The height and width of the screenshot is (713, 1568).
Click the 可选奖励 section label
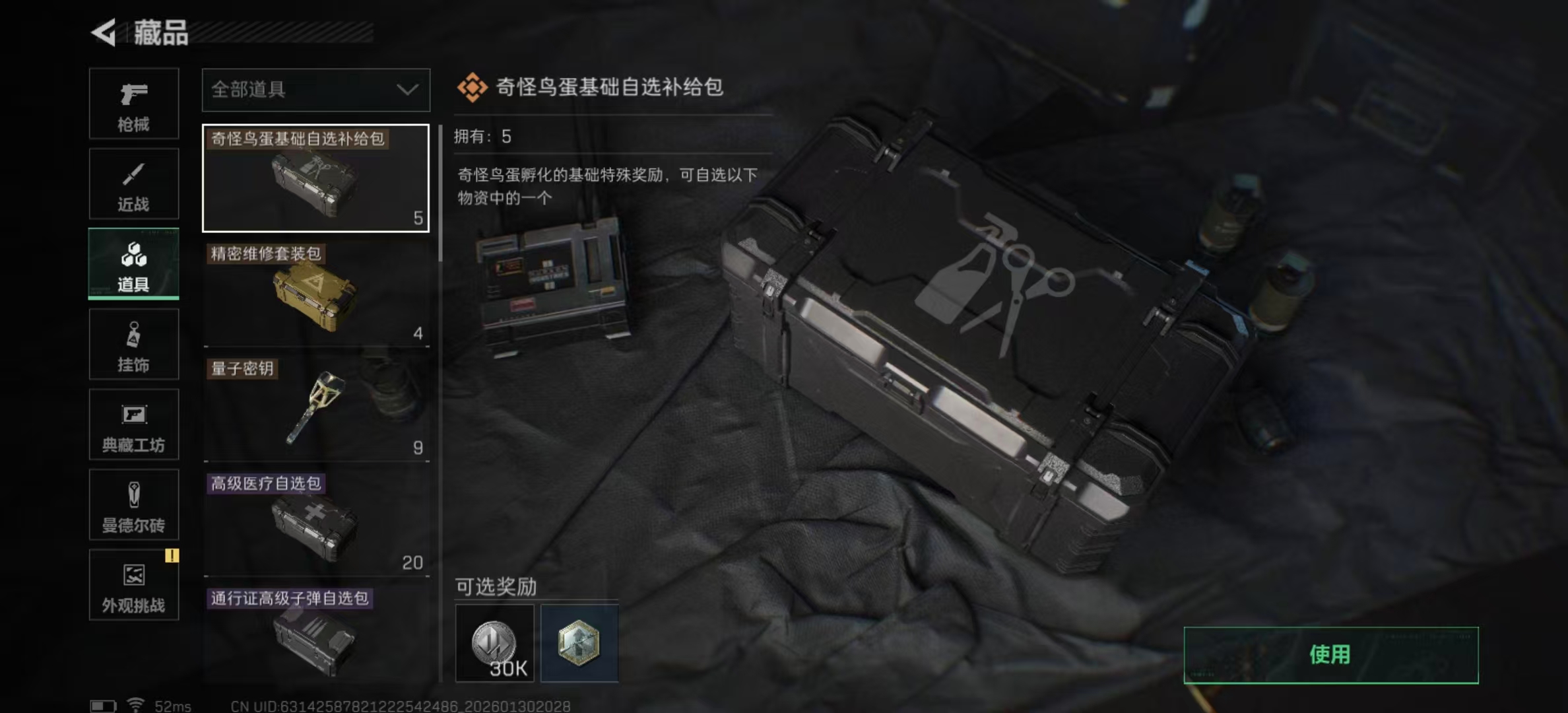[x=494, y=586]
